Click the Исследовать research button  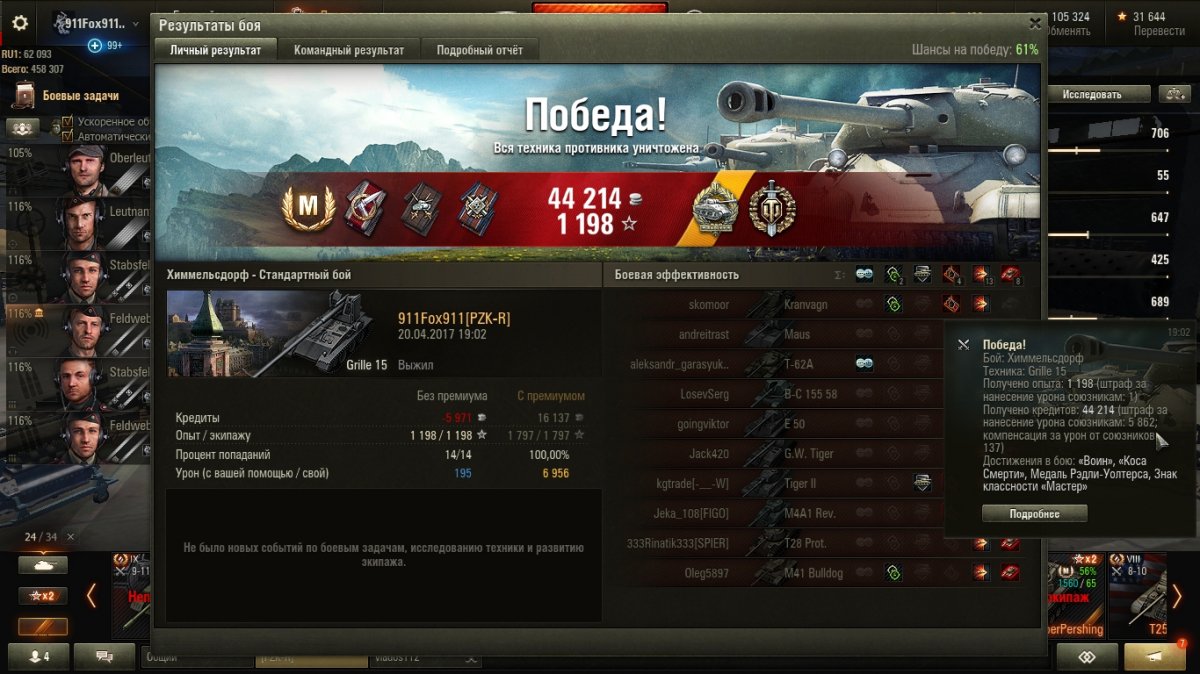(x=1092, y=94)
